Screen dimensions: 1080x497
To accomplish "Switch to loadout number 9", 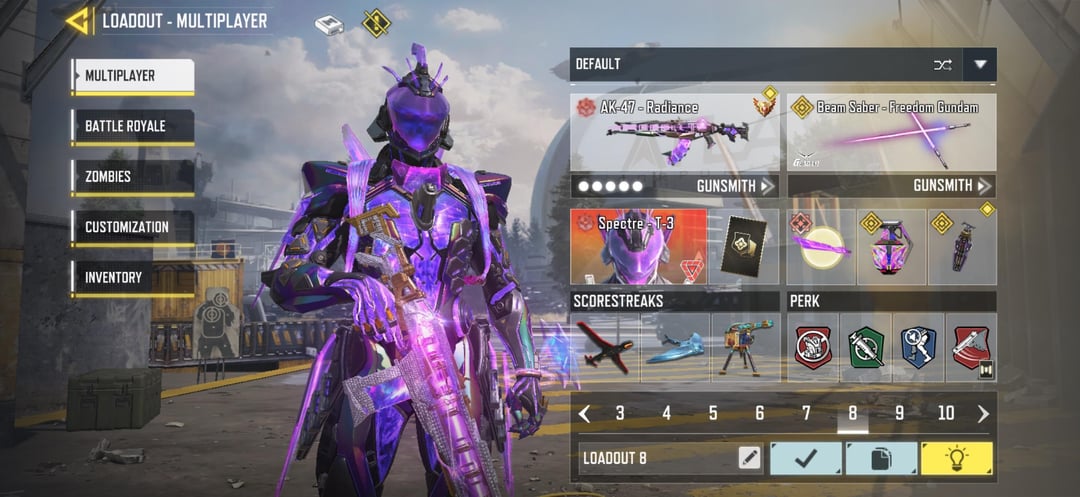I will coord(899,413).
